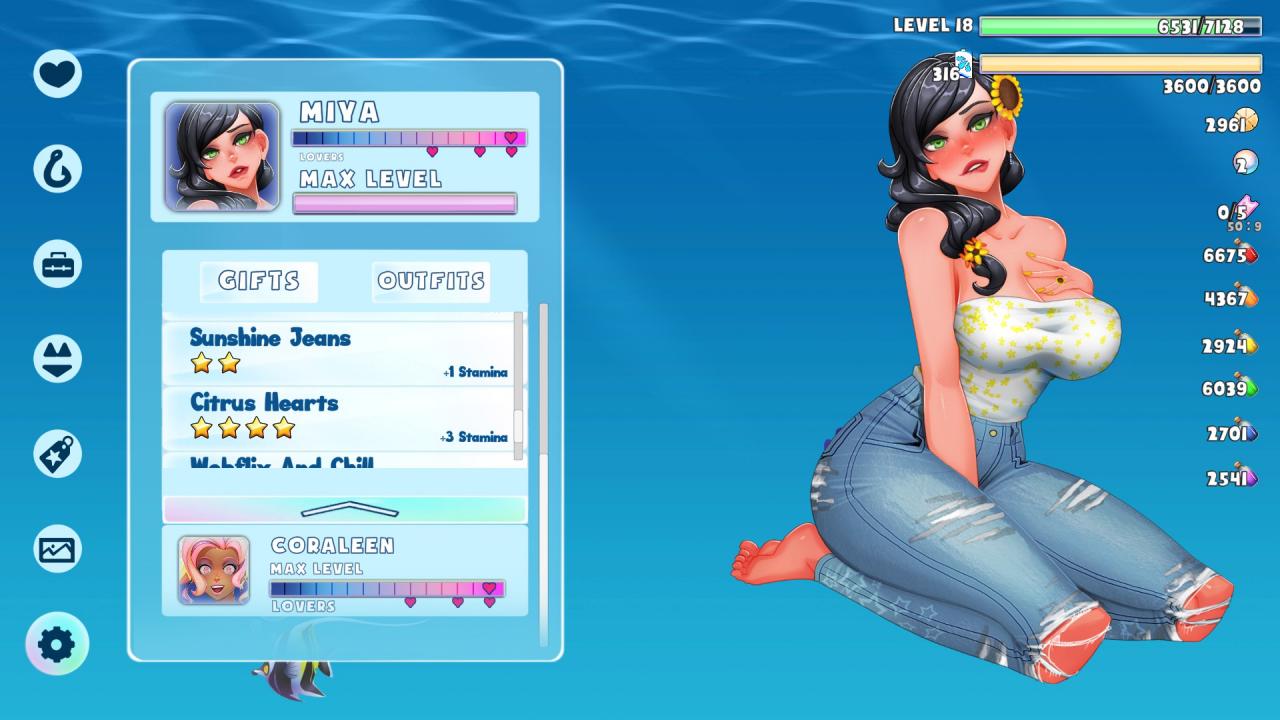1280x720 pixels.
Task: Open the price tag shop icon
Action: click(x=57, y=453)
